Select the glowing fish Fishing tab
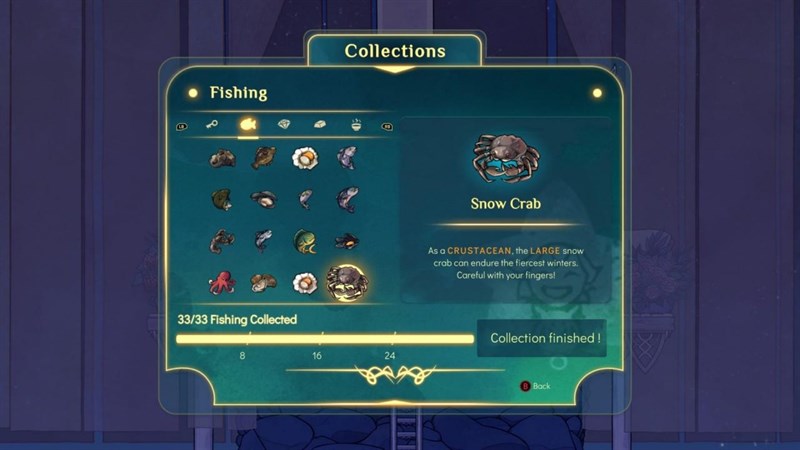 click(247, 125)
